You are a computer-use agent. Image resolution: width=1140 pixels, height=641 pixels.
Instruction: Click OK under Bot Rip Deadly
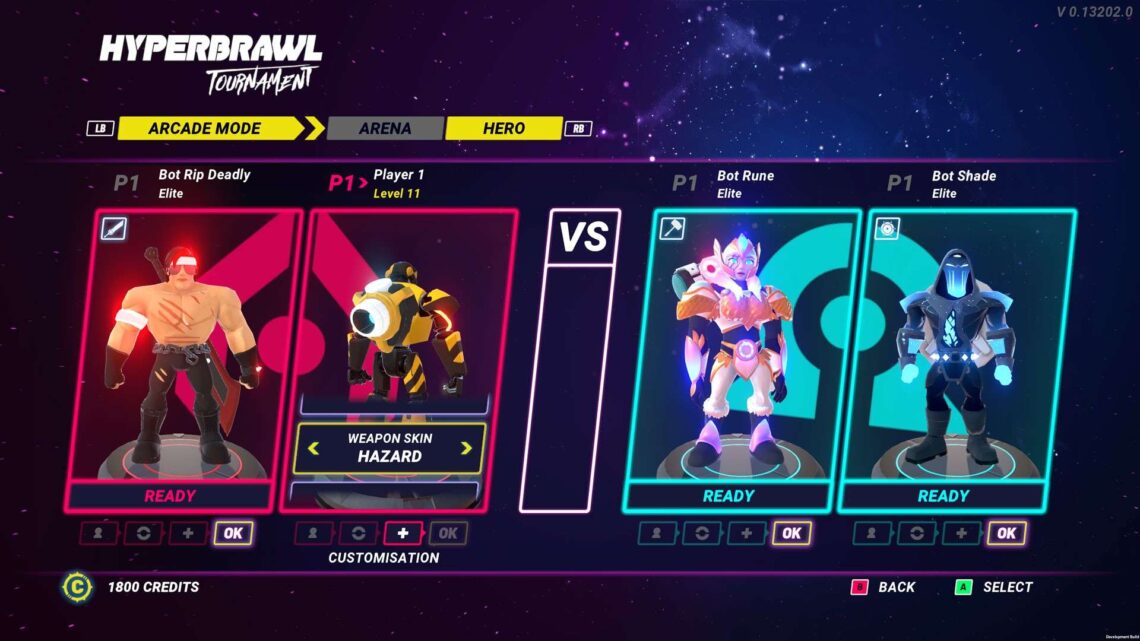[x=233, y=533]
